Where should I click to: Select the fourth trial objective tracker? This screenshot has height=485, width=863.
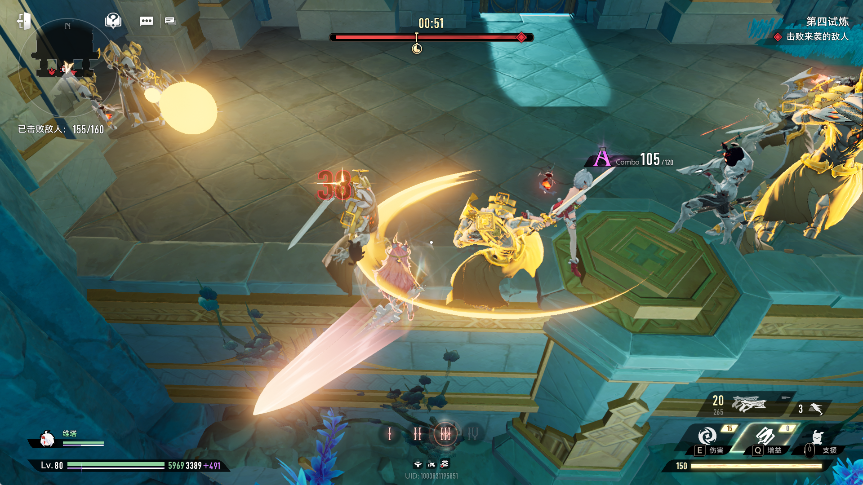[816, 28]
